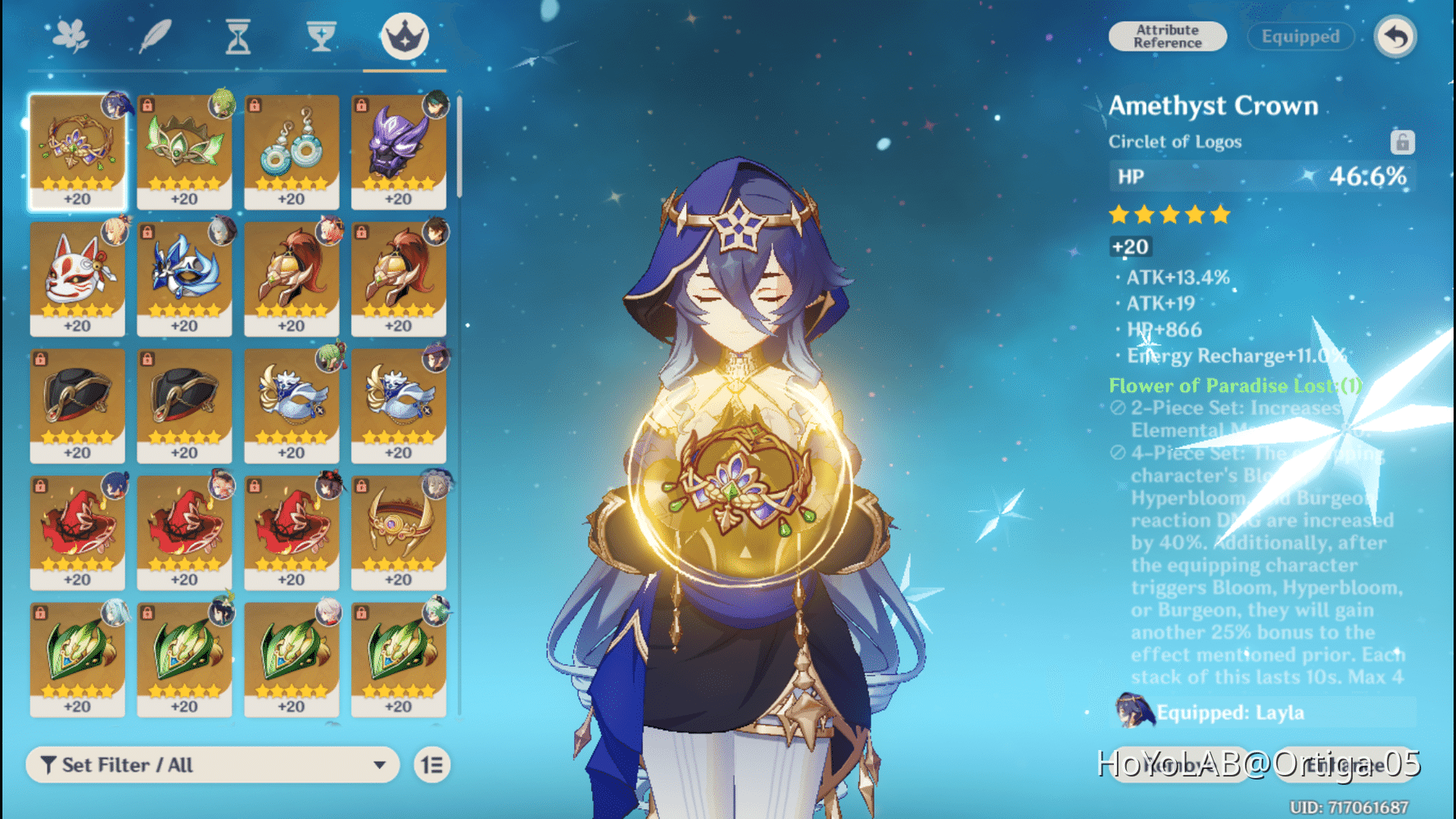Open the Attribute Reference panel
Image resolution: width=1456 pixels, height=819 pixels.
1168,34
